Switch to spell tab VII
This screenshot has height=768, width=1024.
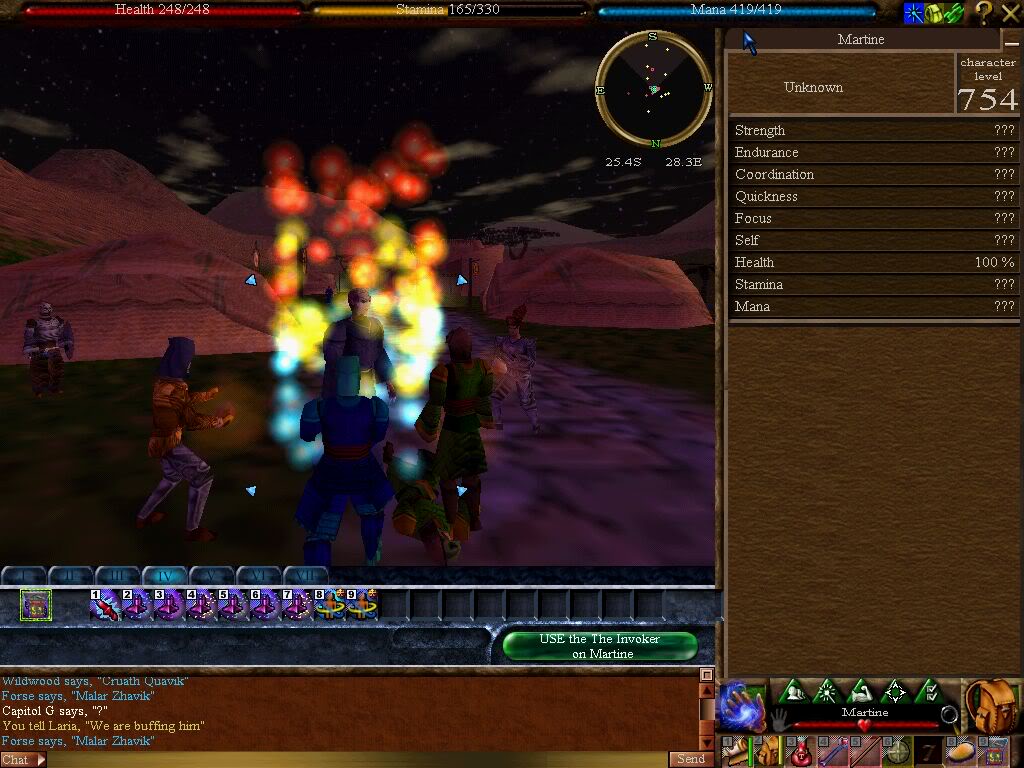click(306, 576)
